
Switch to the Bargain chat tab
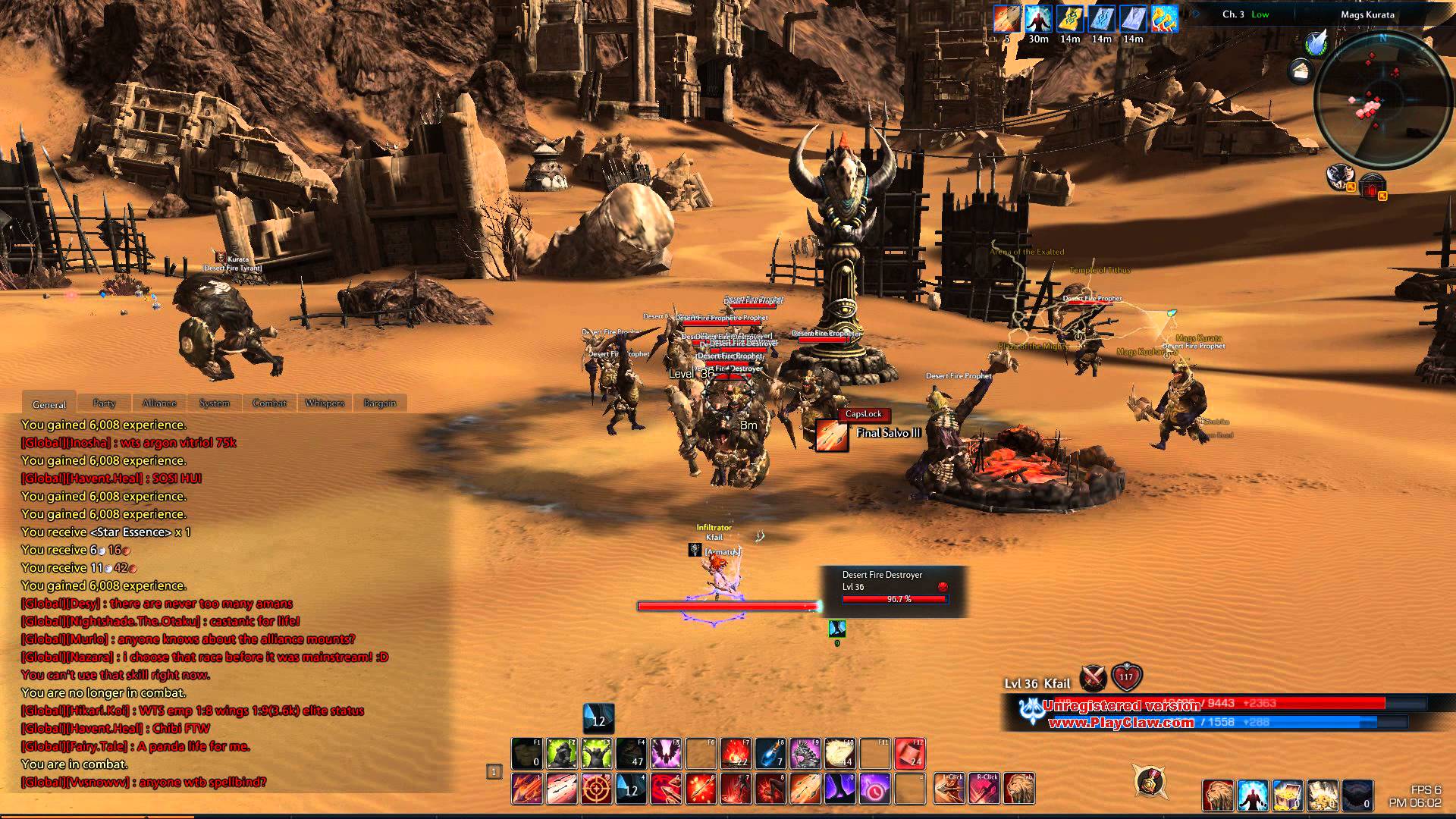(x=380, y=403)
